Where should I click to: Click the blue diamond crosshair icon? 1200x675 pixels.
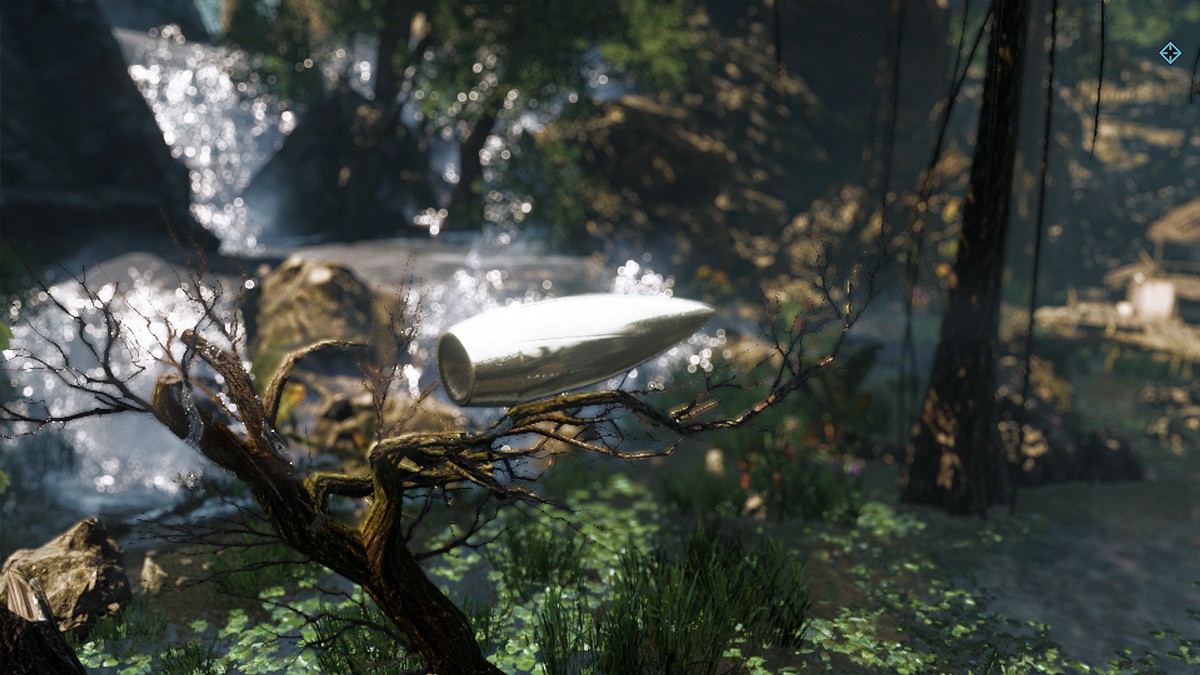pos(1169,52)
